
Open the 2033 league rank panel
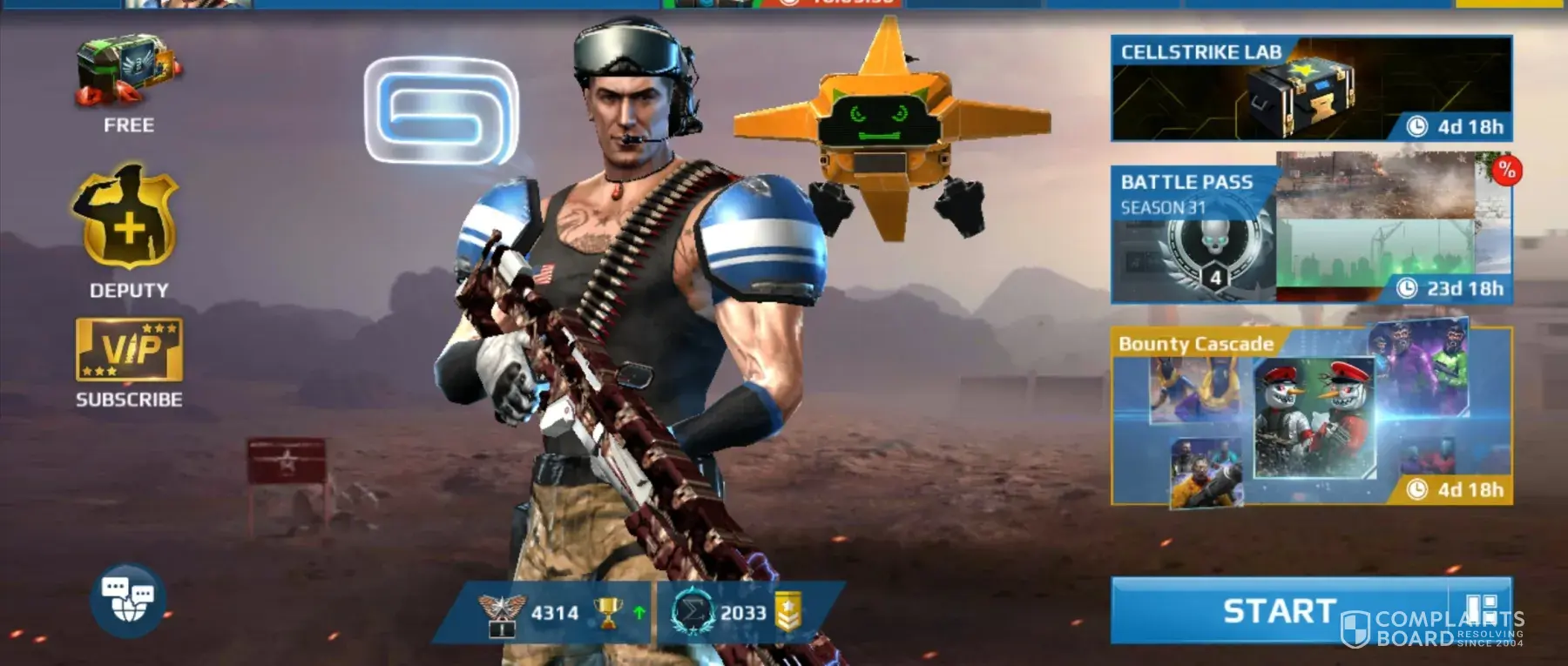click(x=740, y=613)
